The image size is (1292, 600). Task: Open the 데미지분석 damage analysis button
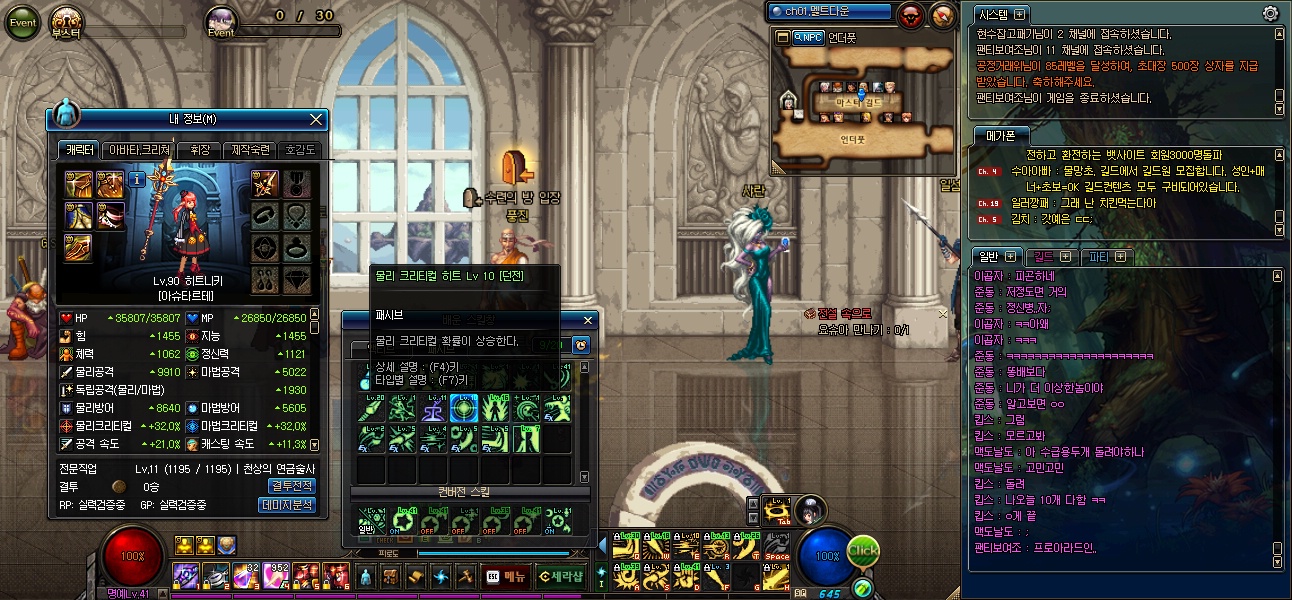(x=288, y=505)
